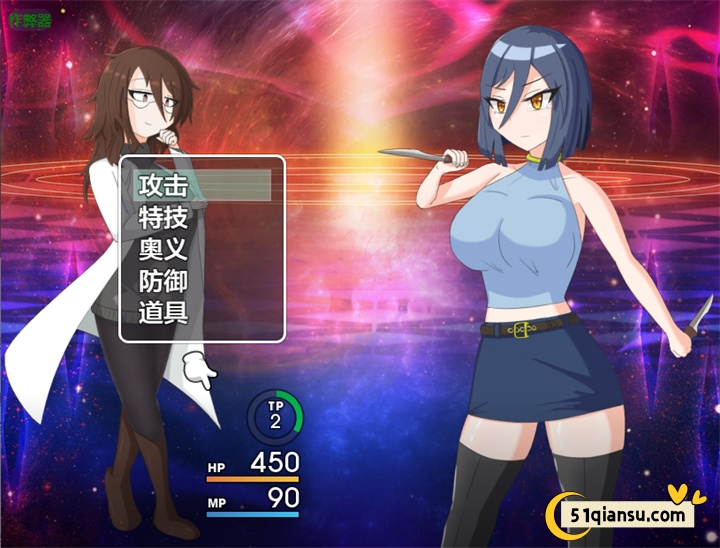Open the 道具 (Items) command
This screenshot has height=548, width=720.
click(165, 312)
